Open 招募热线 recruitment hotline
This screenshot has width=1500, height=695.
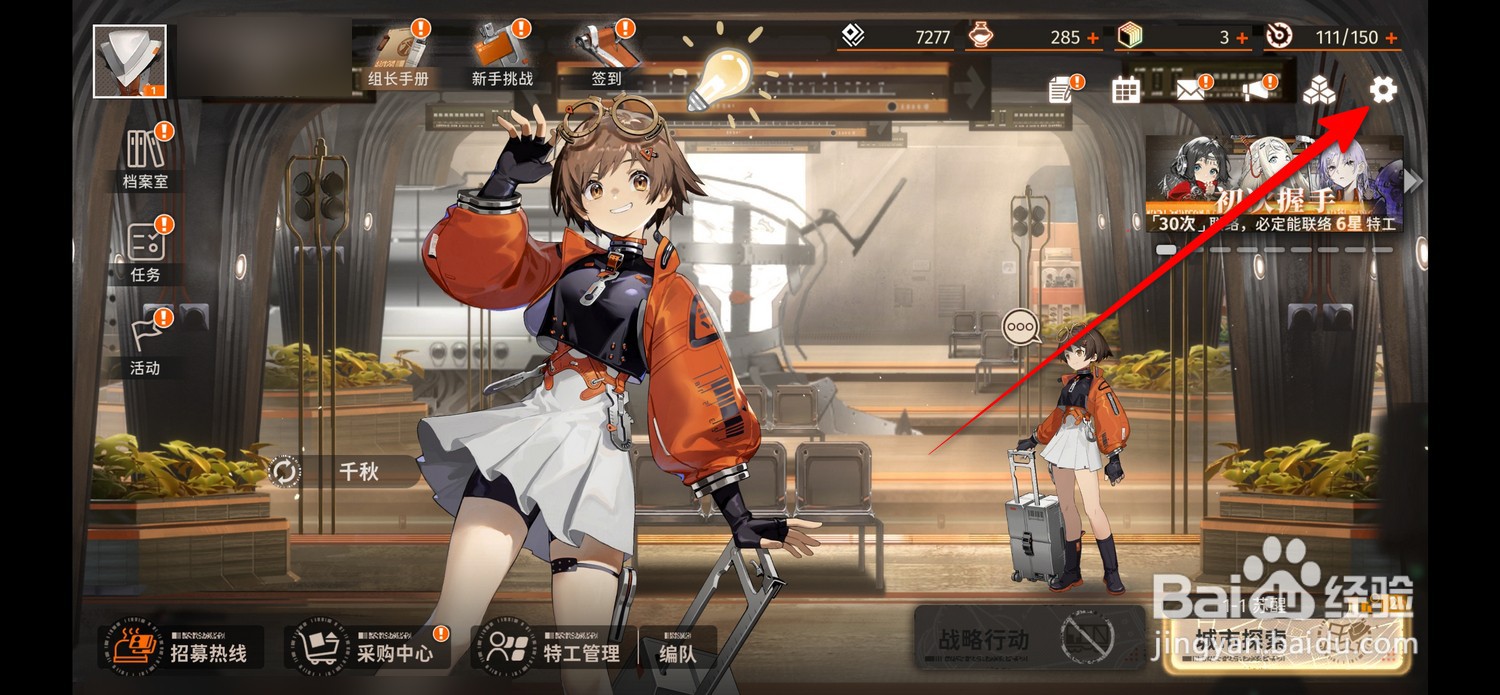182,648
